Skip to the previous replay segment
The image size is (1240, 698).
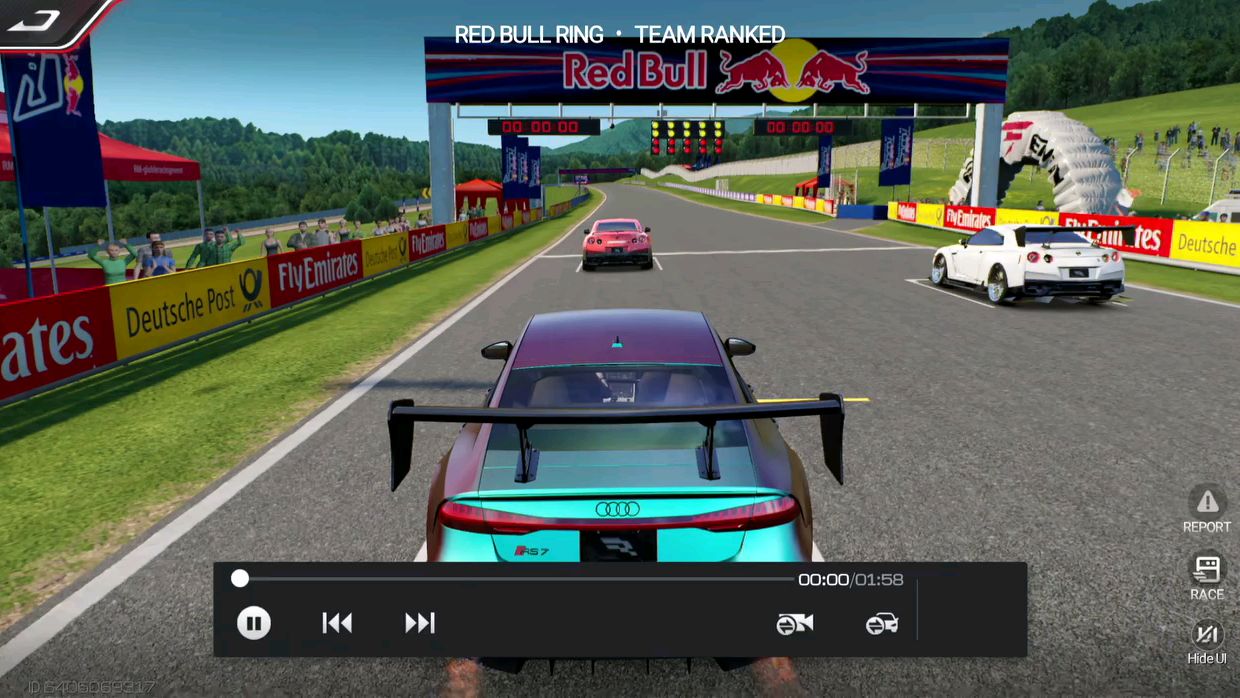pos(337,624)
